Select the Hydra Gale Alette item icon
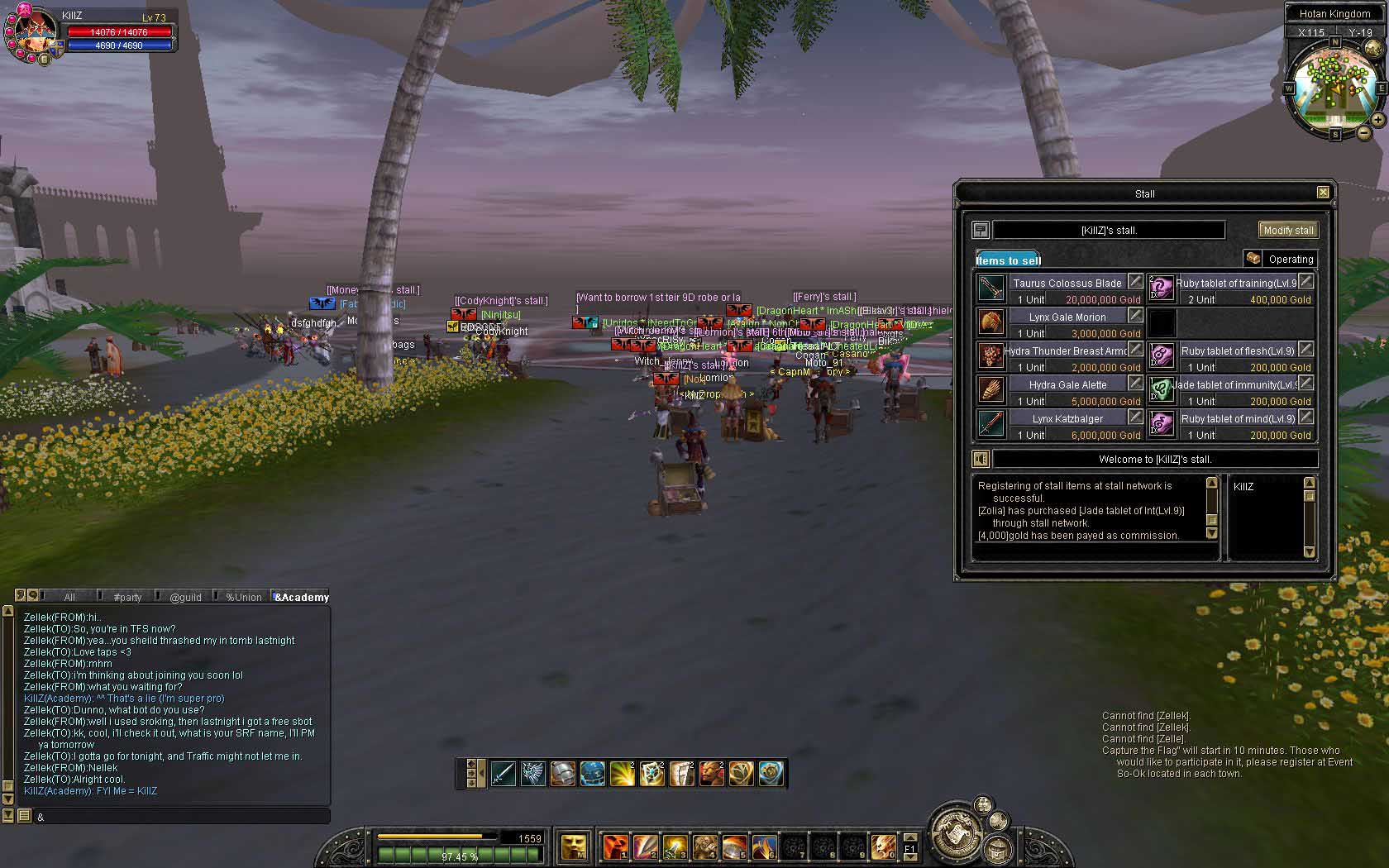 (x=991, y=390)
